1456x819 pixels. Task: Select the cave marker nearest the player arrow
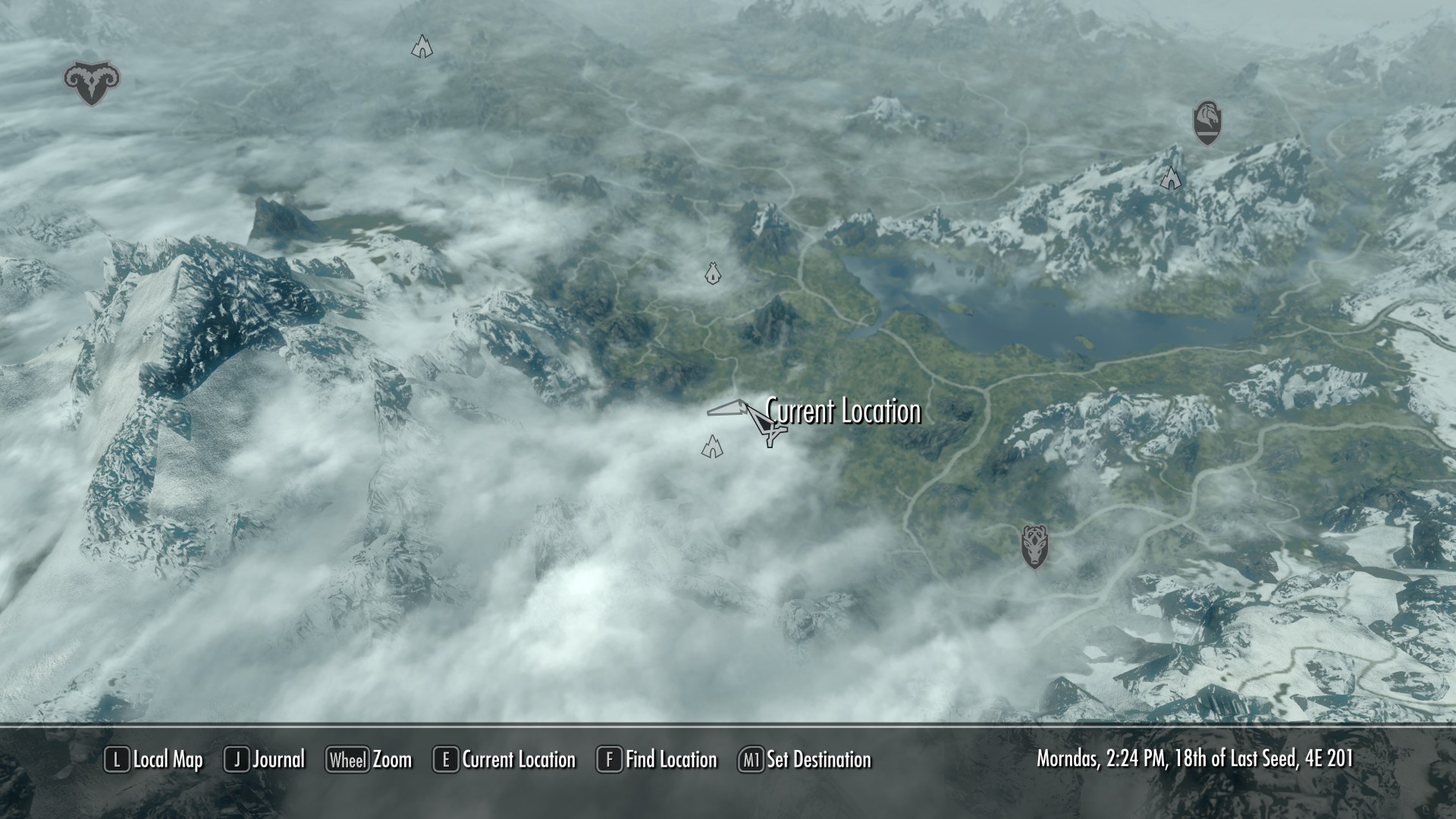click(712, 447)
